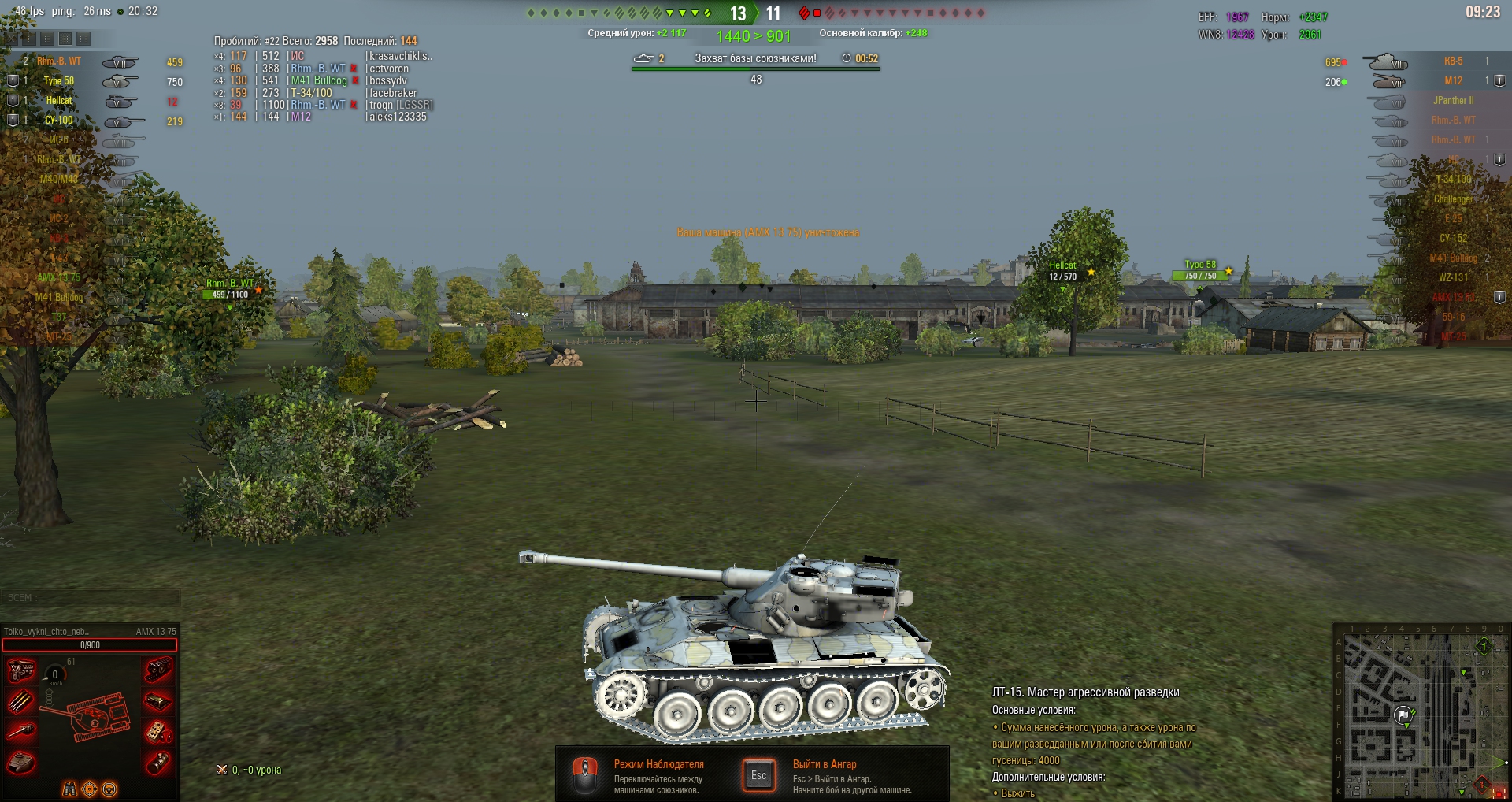1512x802 pixels.
Task: Select the gun module icon in damage panel
Action: click(x=20, y=732)
